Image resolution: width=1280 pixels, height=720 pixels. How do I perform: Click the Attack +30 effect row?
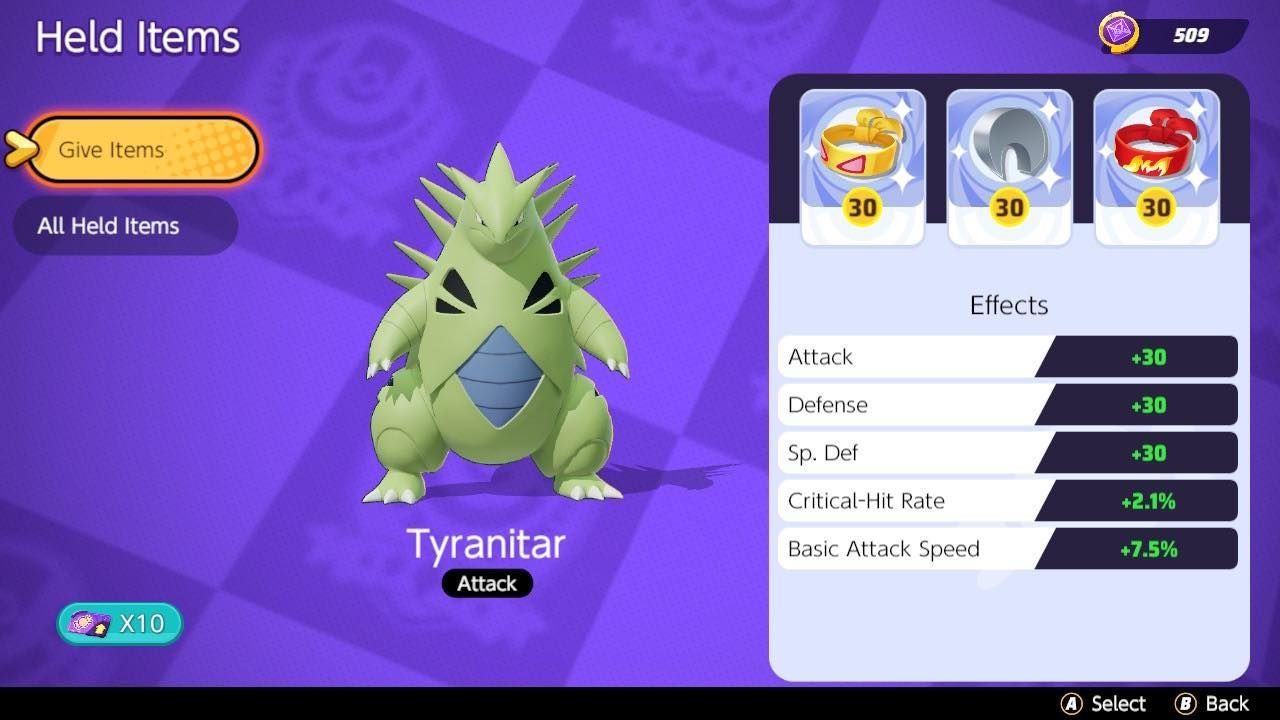coord(1007,356)
